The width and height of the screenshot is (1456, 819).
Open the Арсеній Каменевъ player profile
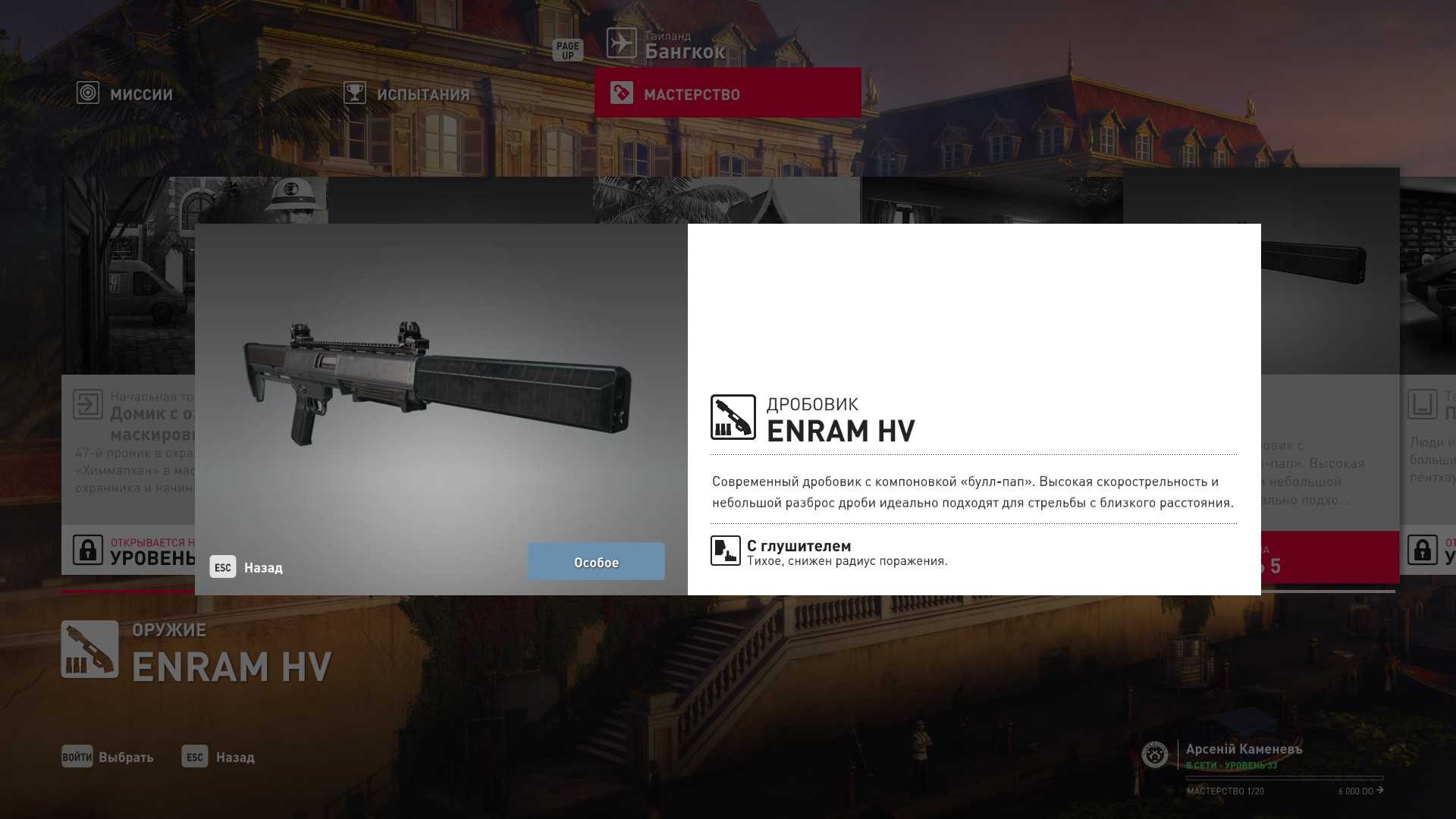(1243, 749)
